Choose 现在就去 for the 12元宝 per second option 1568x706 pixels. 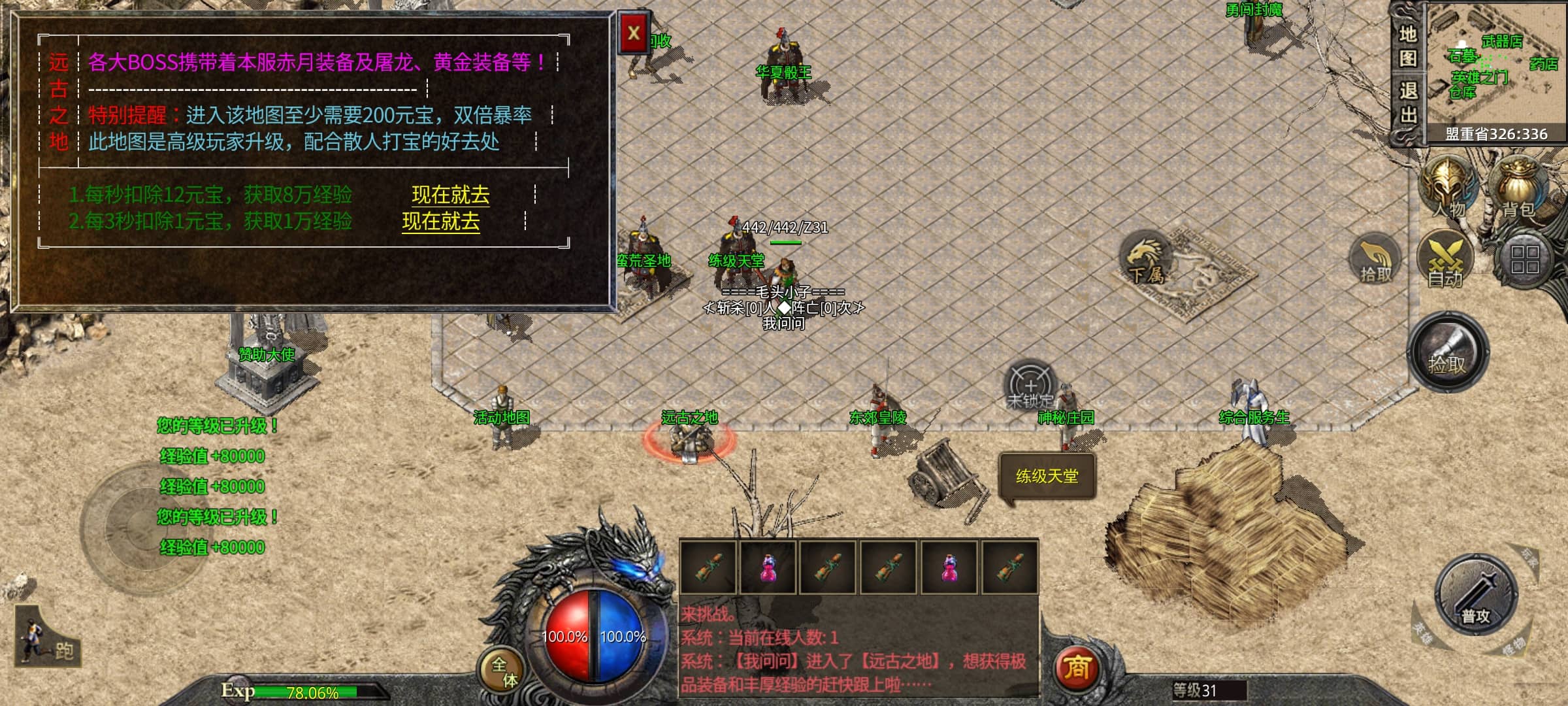point(450,195)
